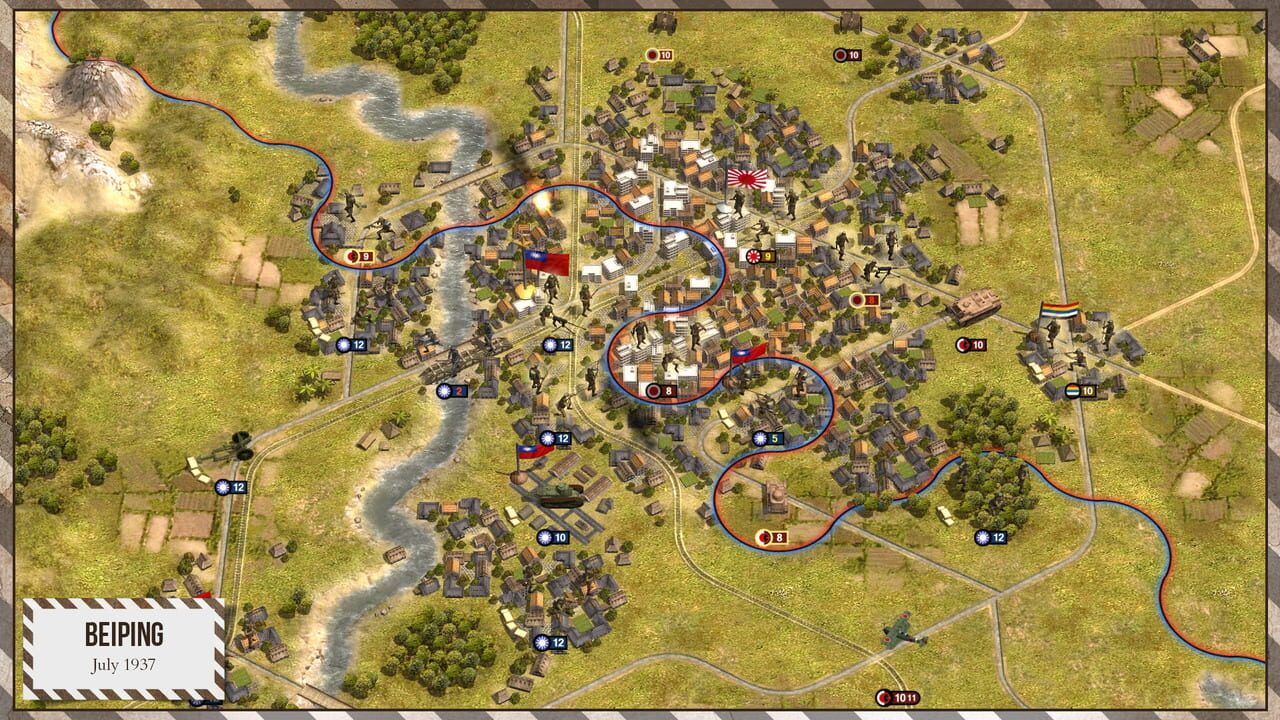Select the Japanese unit badge showing strength 9
The image size is (1280, 720).
(x=760, y=254)
